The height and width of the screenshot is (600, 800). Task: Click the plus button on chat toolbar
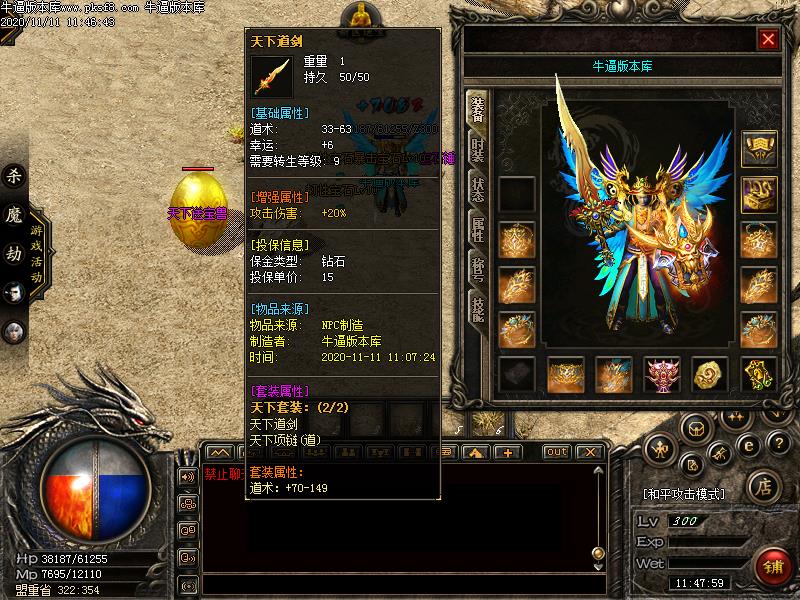click(x=508, y=452)
